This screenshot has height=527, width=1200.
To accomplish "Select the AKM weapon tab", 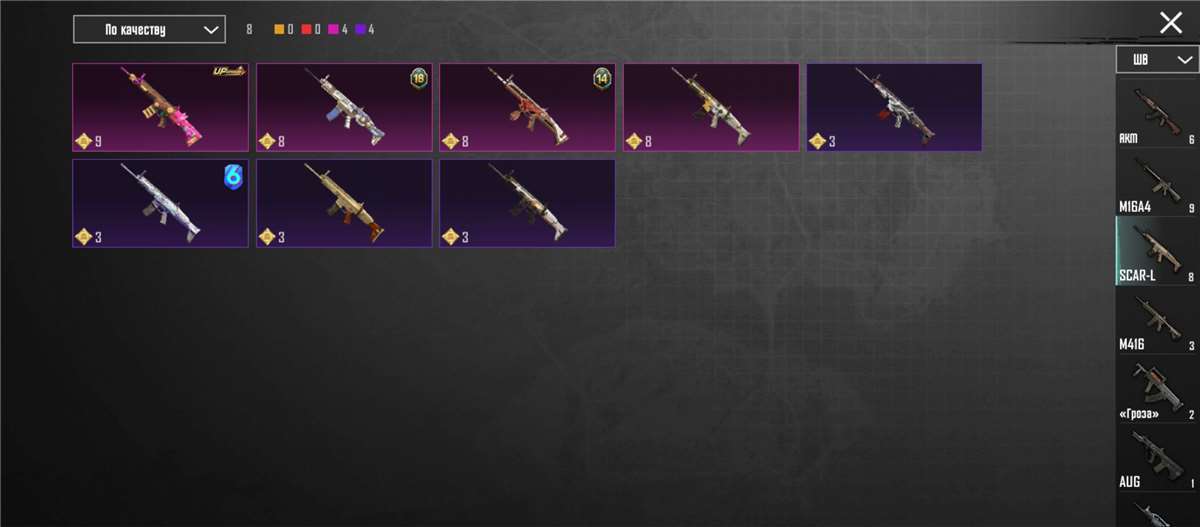I will pyautogui.click(x=1157, y=113).
